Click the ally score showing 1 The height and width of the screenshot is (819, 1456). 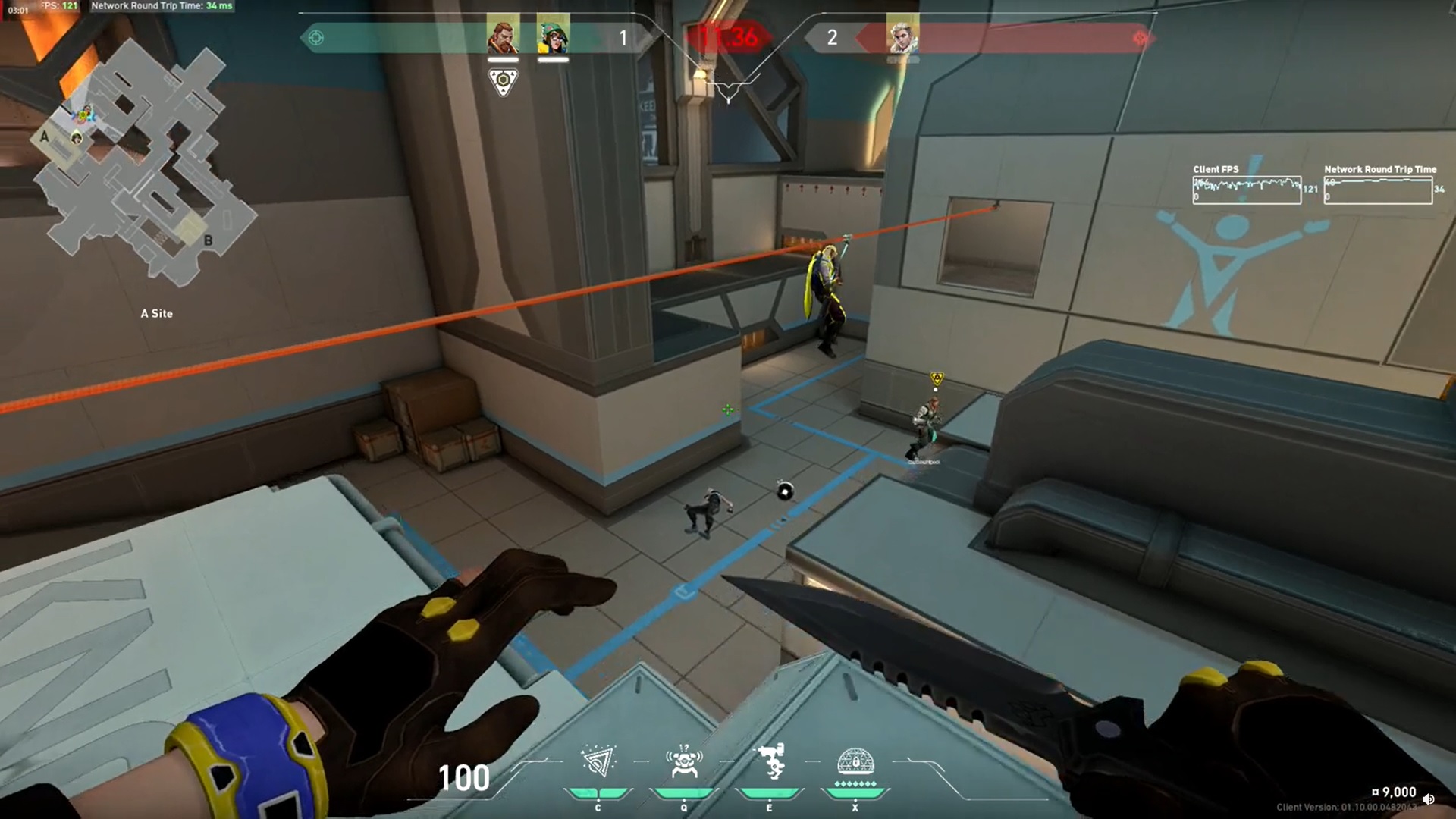(x=623, y=39)
